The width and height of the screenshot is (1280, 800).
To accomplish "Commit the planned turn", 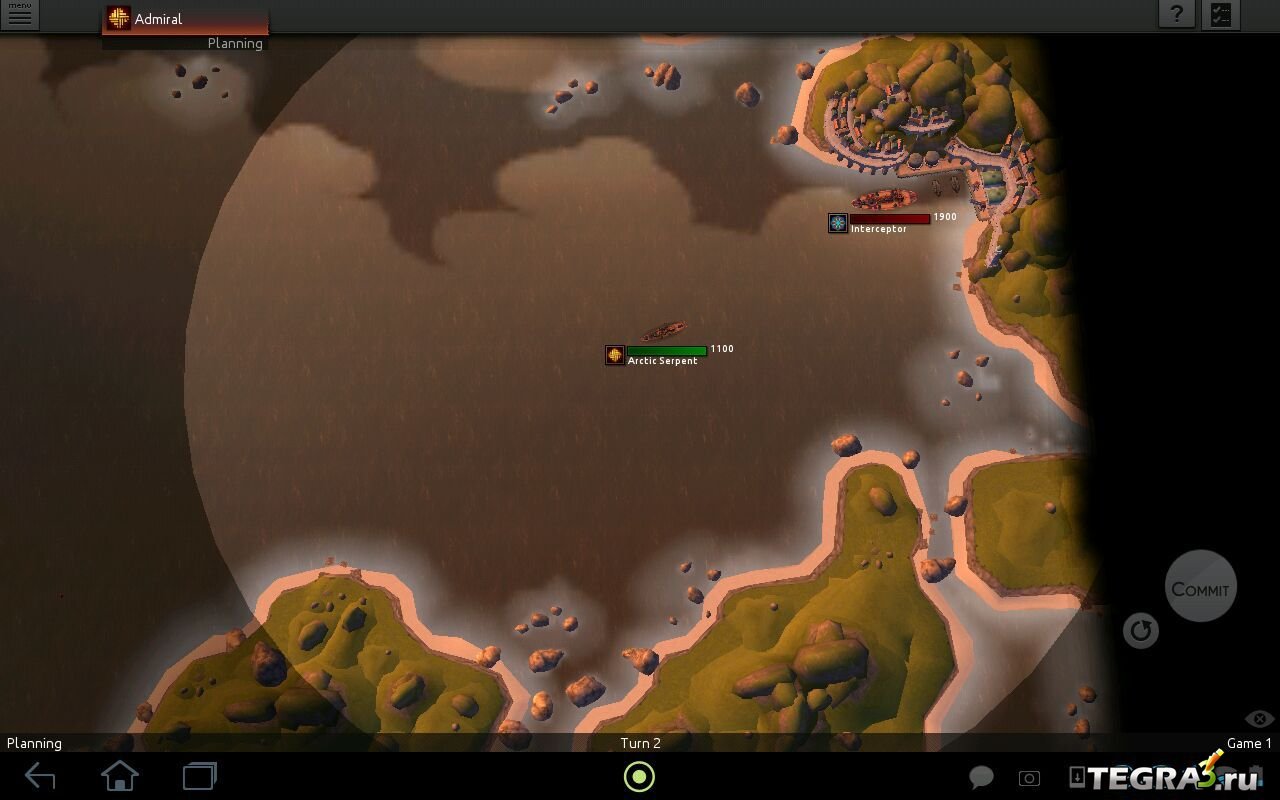I will tap(1200, 588).
